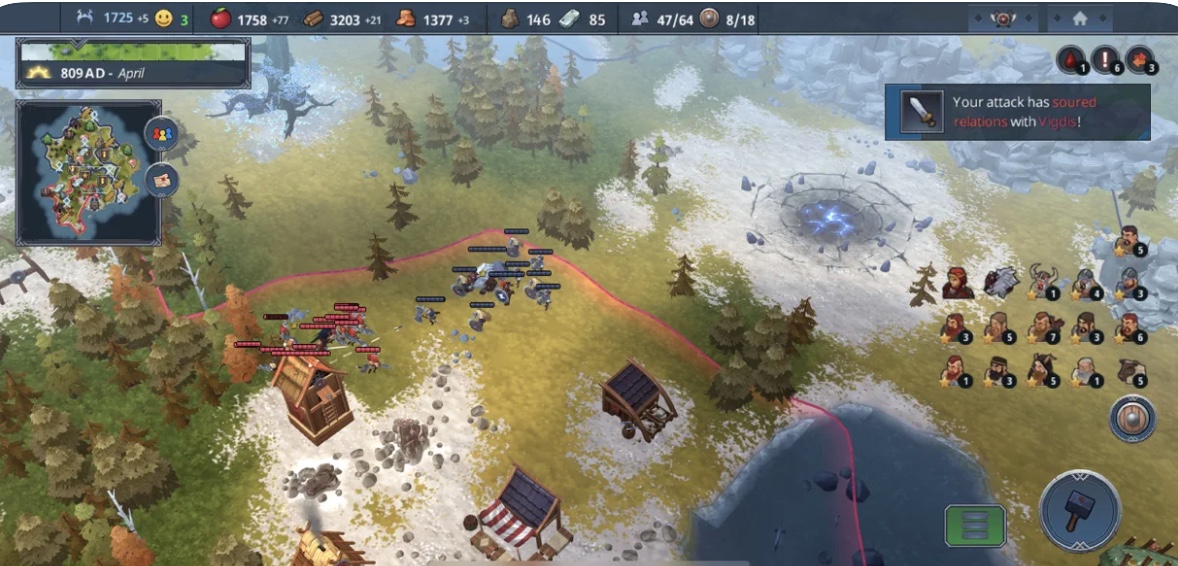Screen dimensions: 1178x566
Task: Show the fire alert notifications
Action: click(1140, 60)
